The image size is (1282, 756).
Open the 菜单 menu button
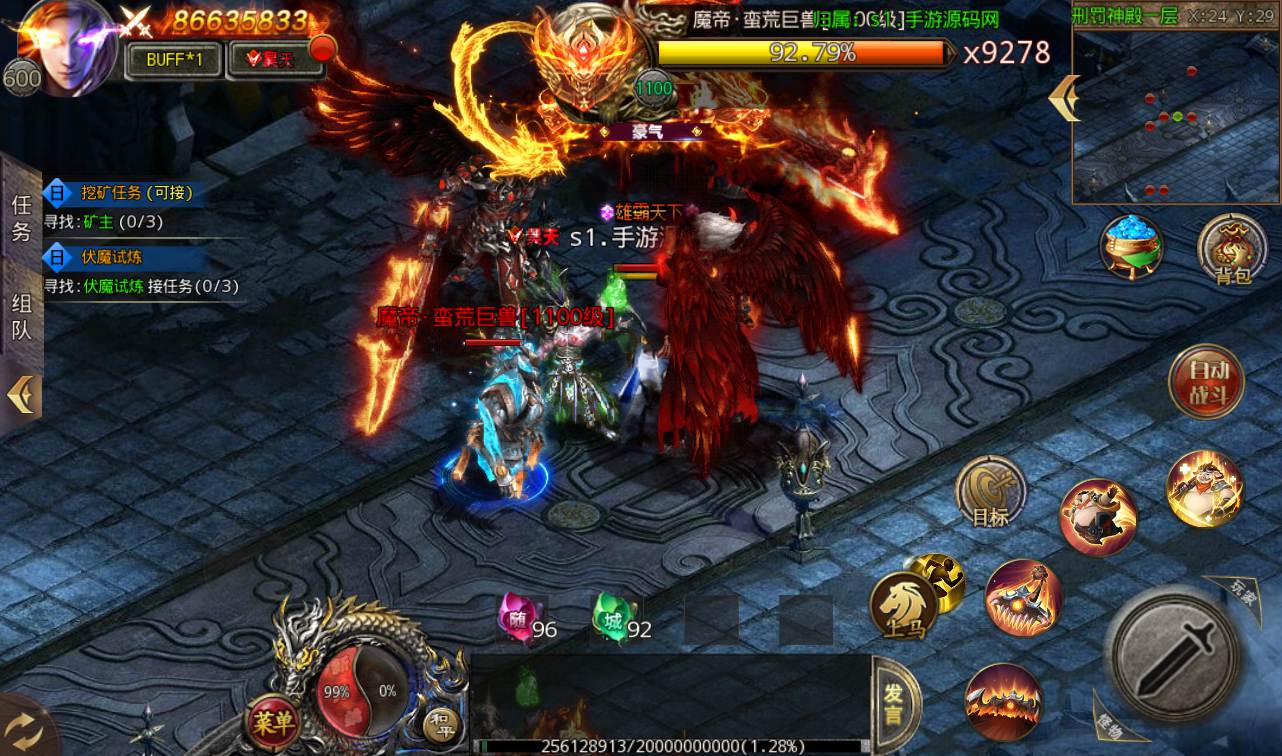pos(272,721)
